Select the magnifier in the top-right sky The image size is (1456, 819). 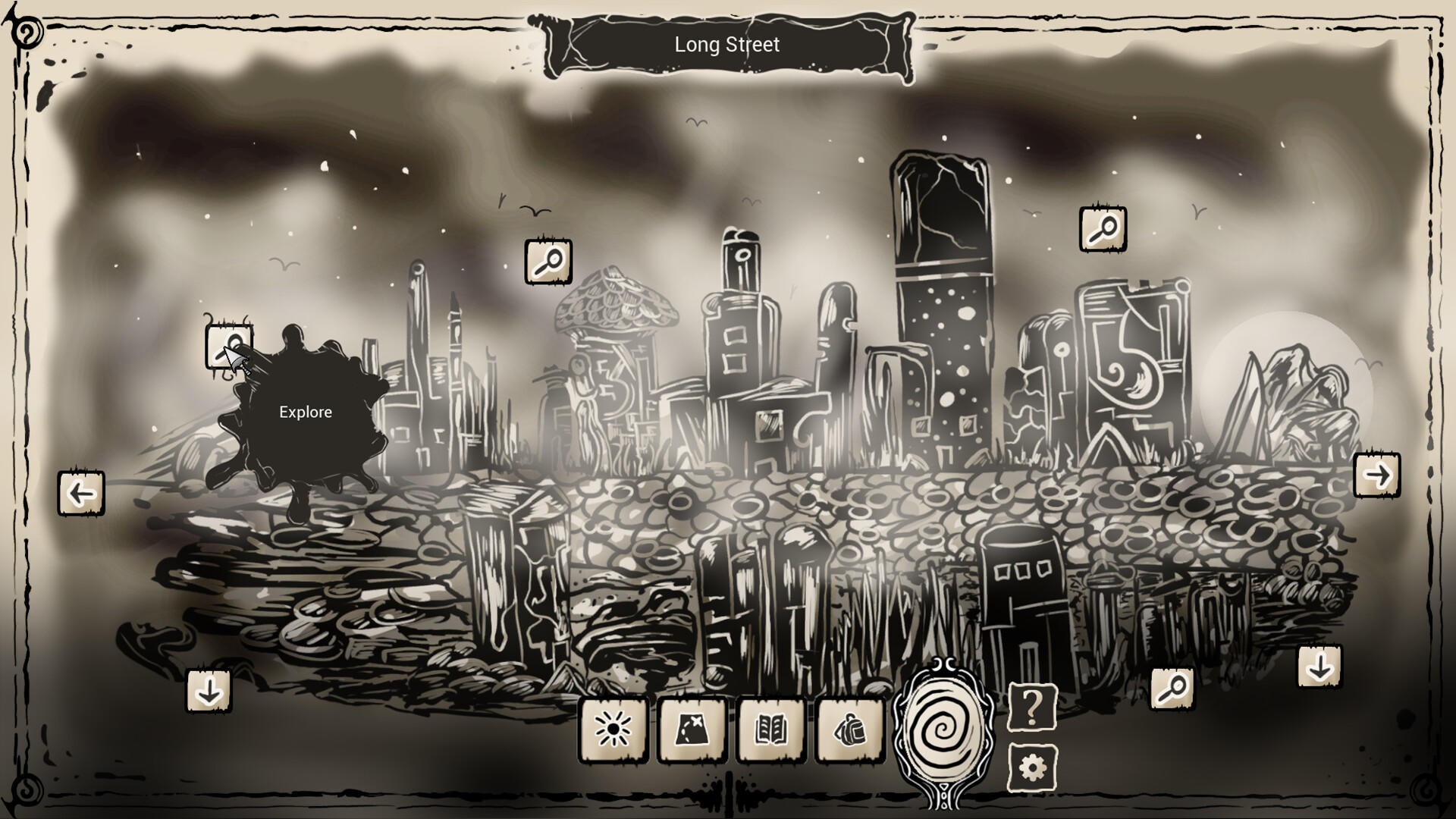pos(1103,229)
